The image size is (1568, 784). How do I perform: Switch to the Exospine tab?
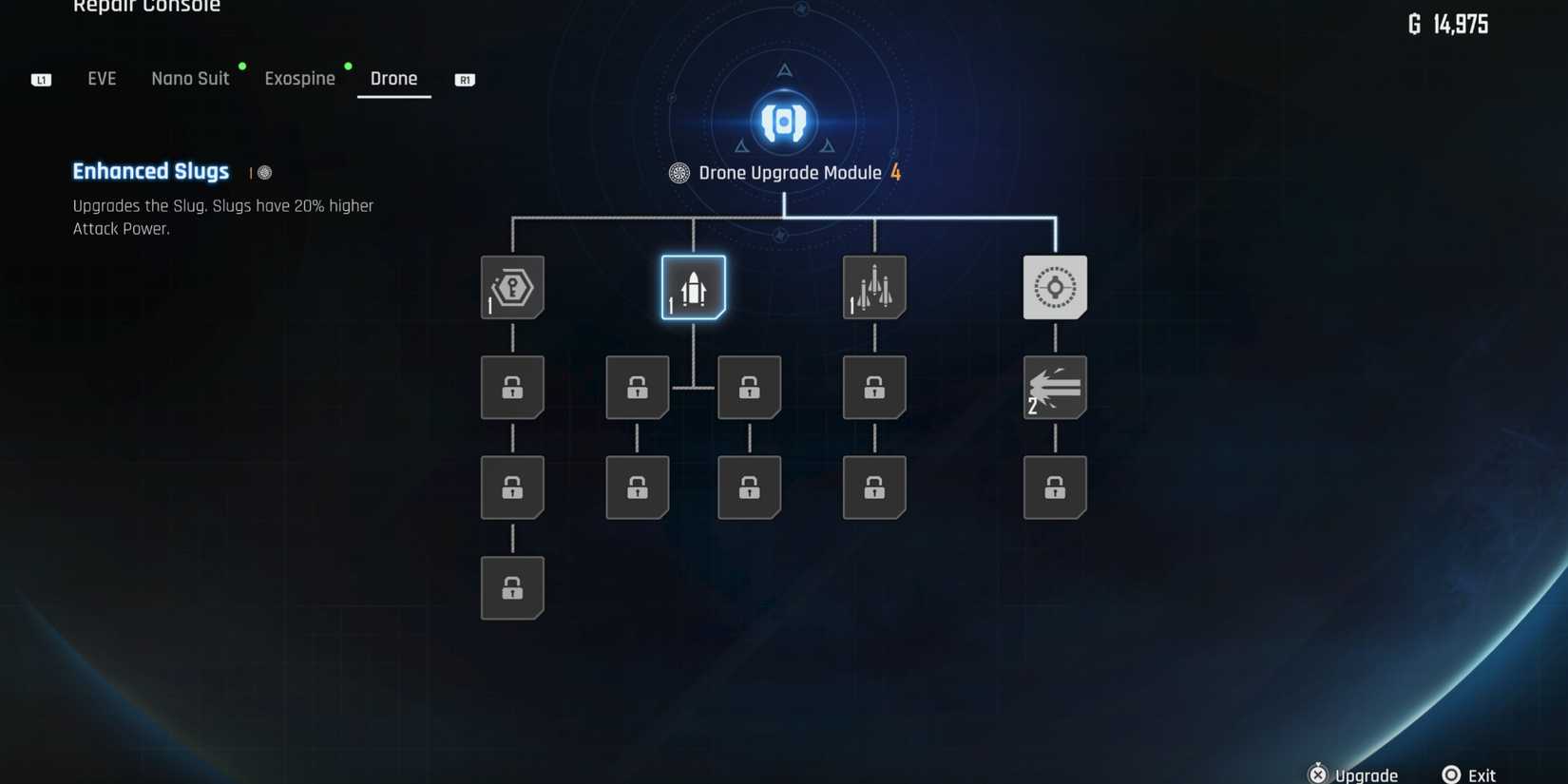(299, 78)
